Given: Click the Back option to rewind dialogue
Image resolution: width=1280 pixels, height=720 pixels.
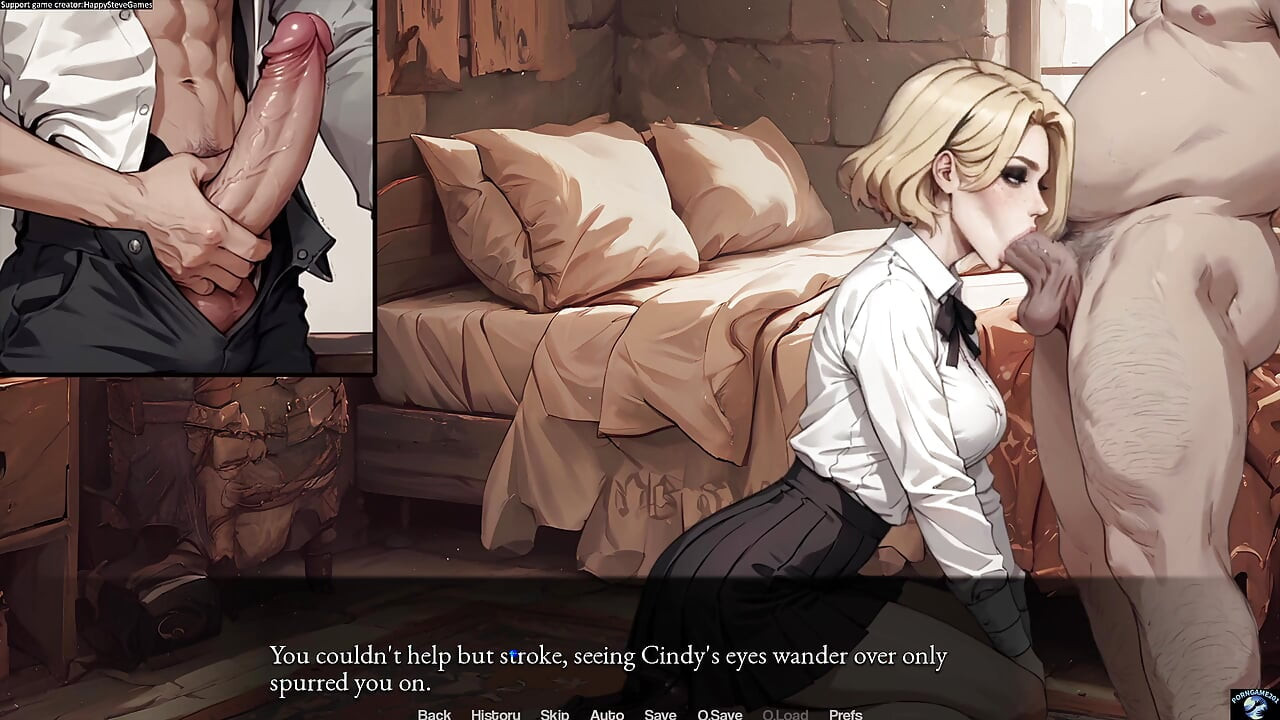Looking at the screenshot, I should click(433, 714).
